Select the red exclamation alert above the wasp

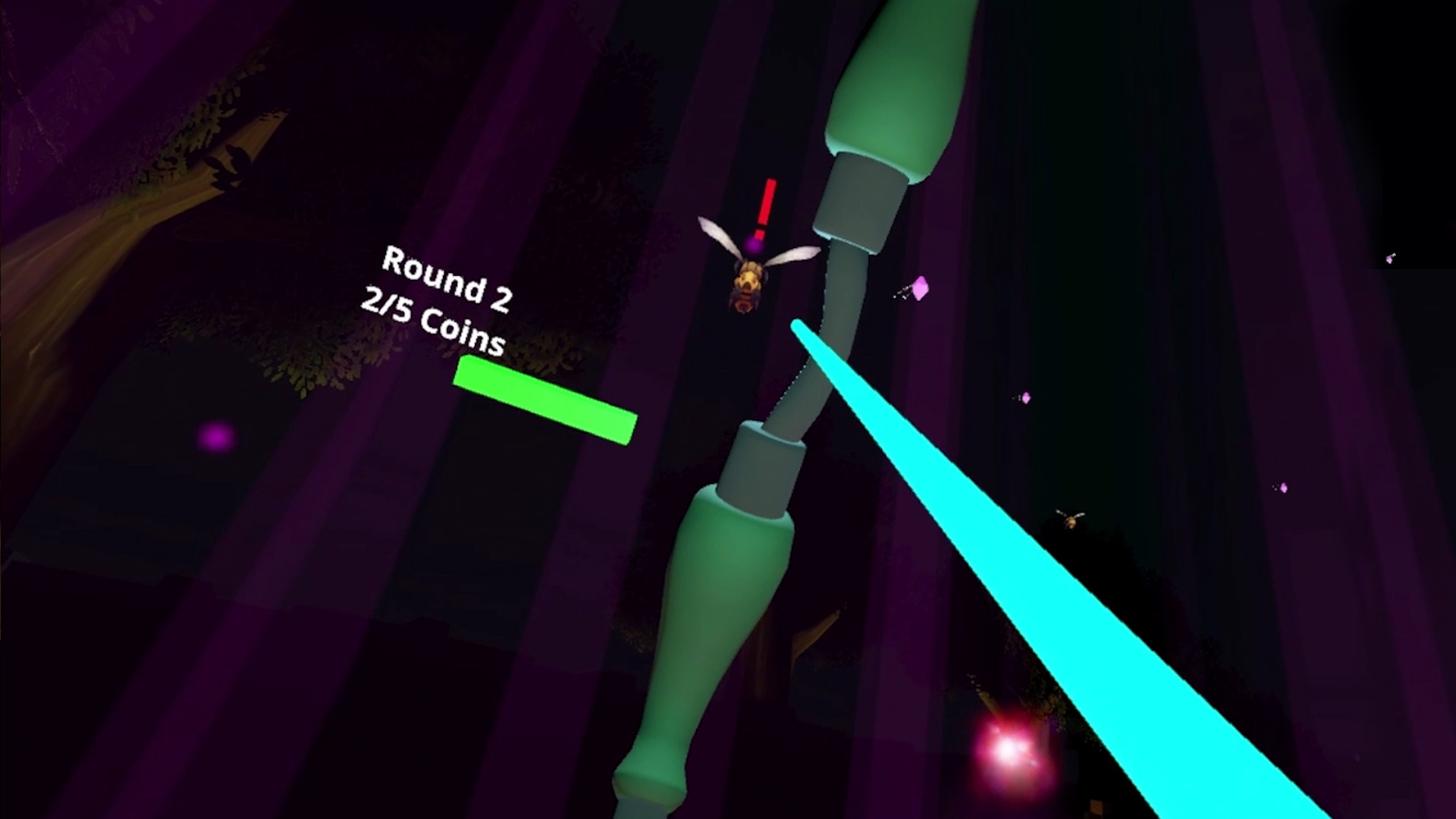pos(766,206)
